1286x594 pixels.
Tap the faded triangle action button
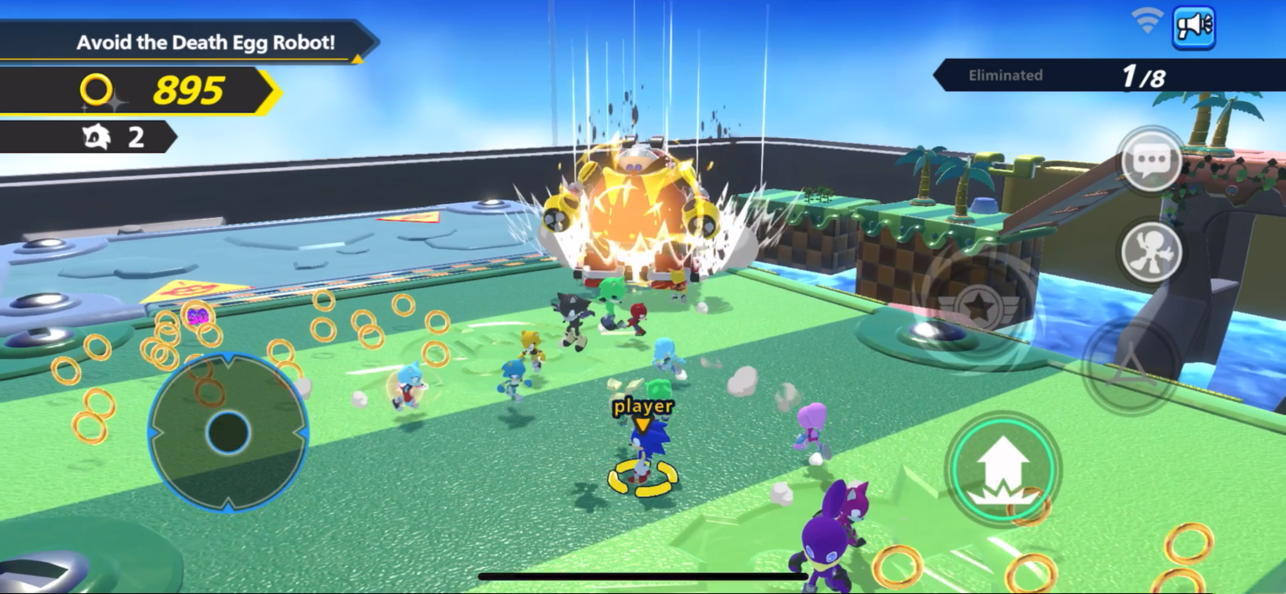[1133, 364]
